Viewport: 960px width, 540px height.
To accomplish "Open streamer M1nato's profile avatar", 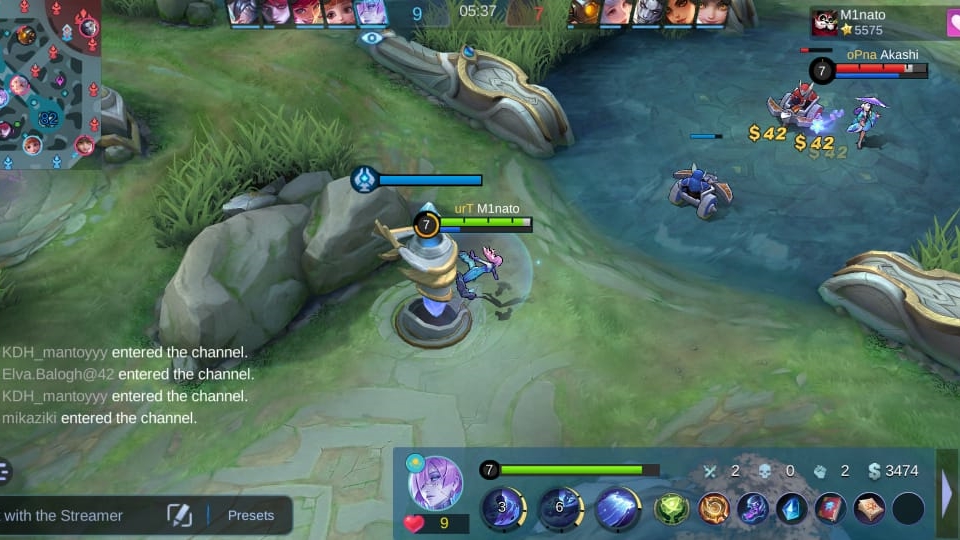I will point(825,22).
